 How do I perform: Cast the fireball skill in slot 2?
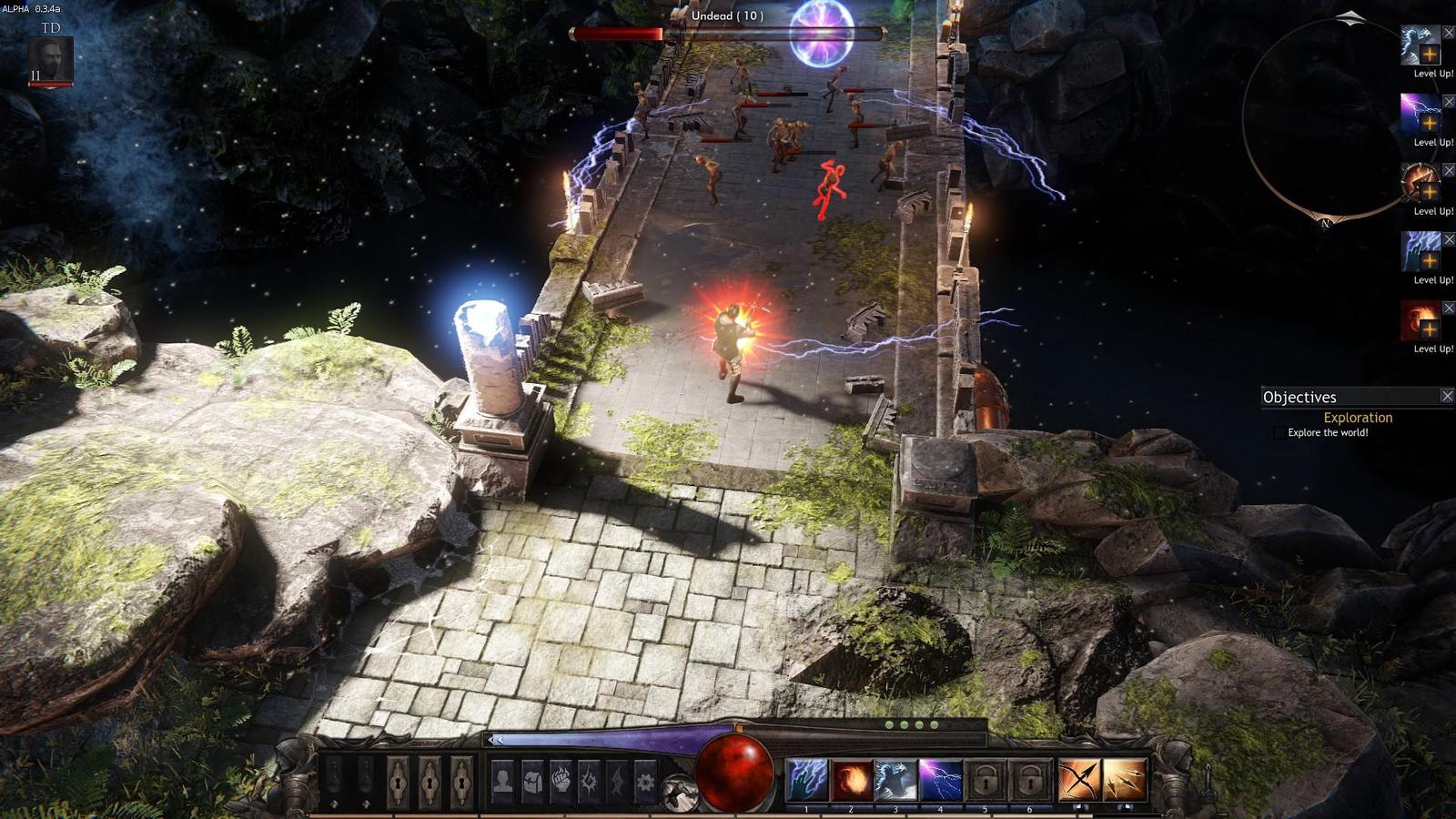tap(852, 781)
